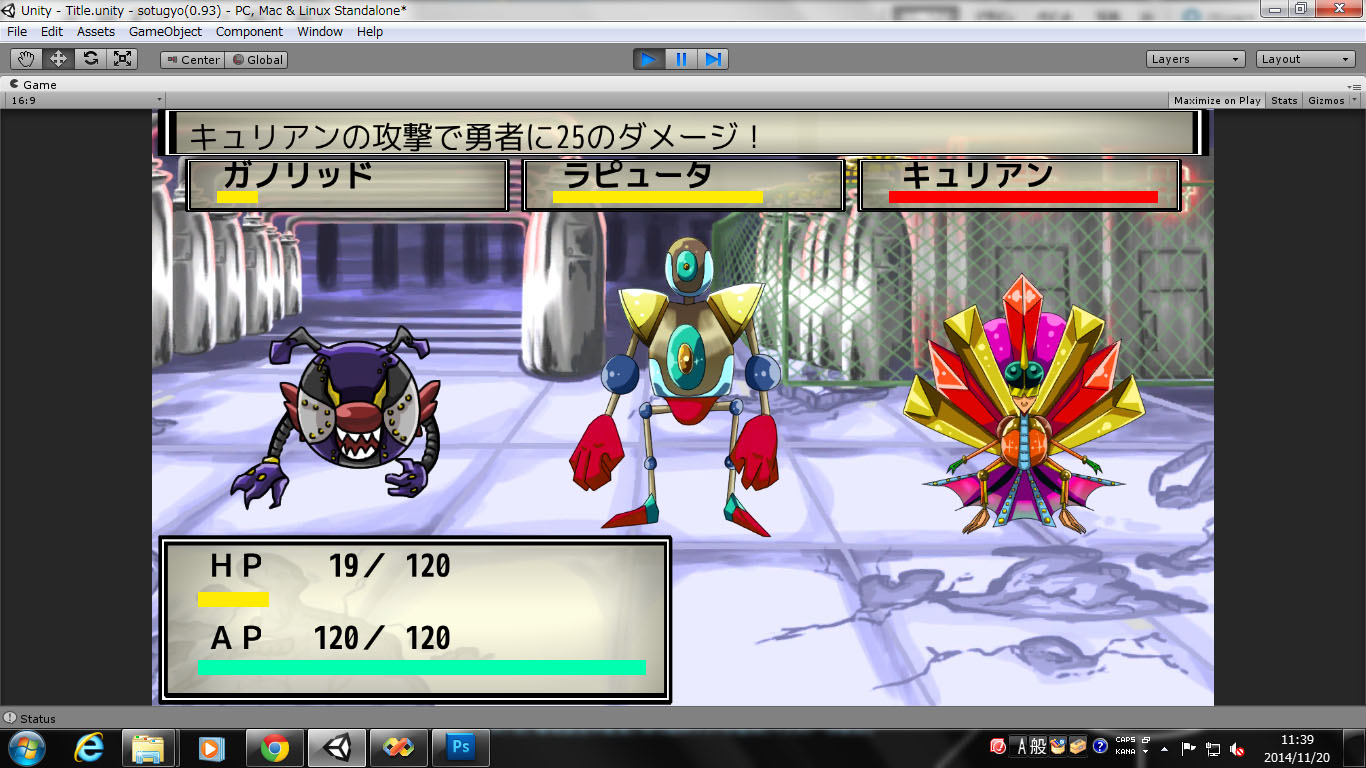The image size is (1366, 768).
Task: Pause the game with Unity's pause button
Action: pos(681,59)
